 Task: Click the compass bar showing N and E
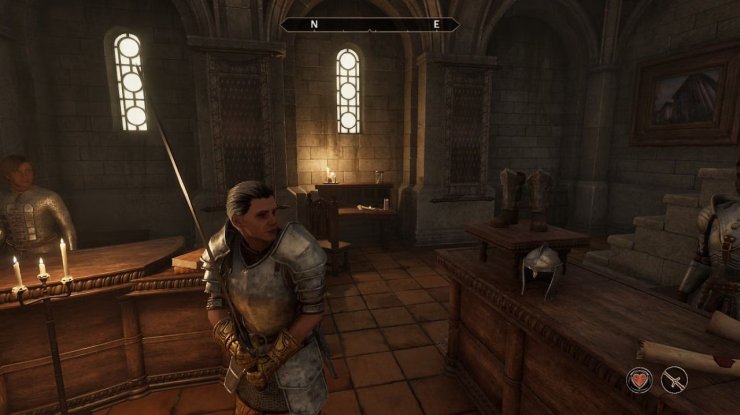370,24
